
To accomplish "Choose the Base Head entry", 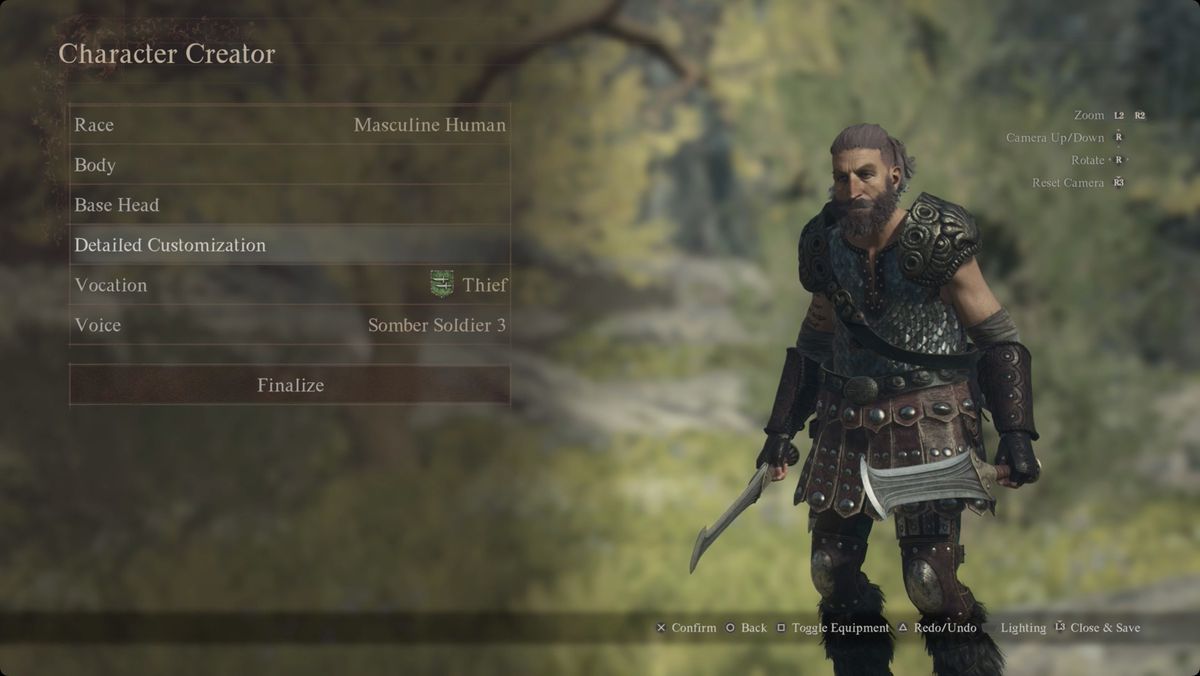I will pos(290,205).
